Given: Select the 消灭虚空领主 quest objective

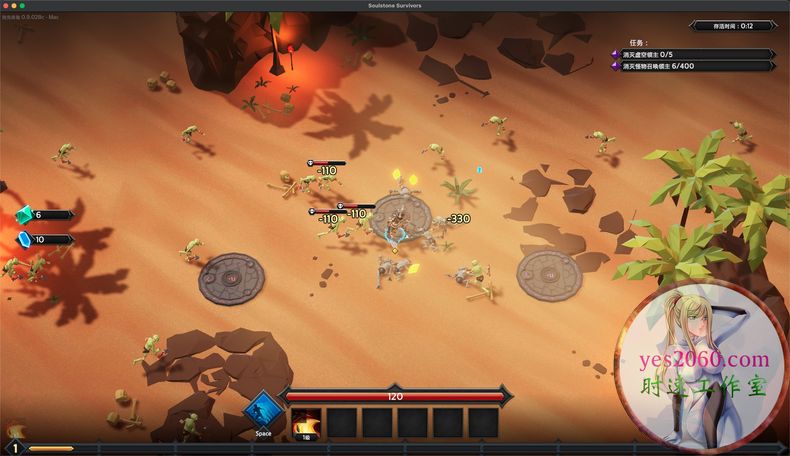Looking at the screenshot, I should tap(692, 54).
